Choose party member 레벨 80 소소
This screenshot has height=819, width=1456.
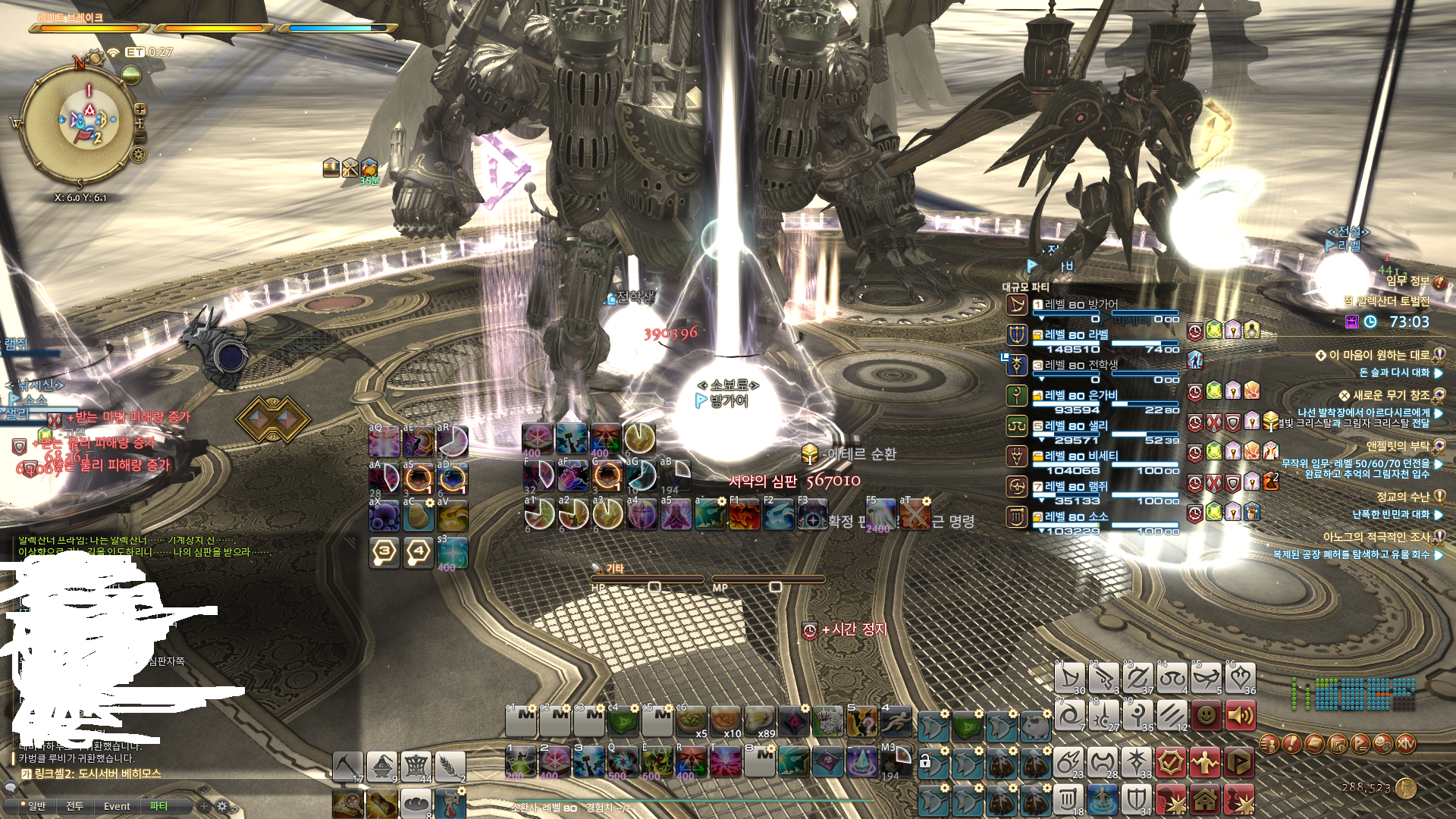(x=1076, y=517)
